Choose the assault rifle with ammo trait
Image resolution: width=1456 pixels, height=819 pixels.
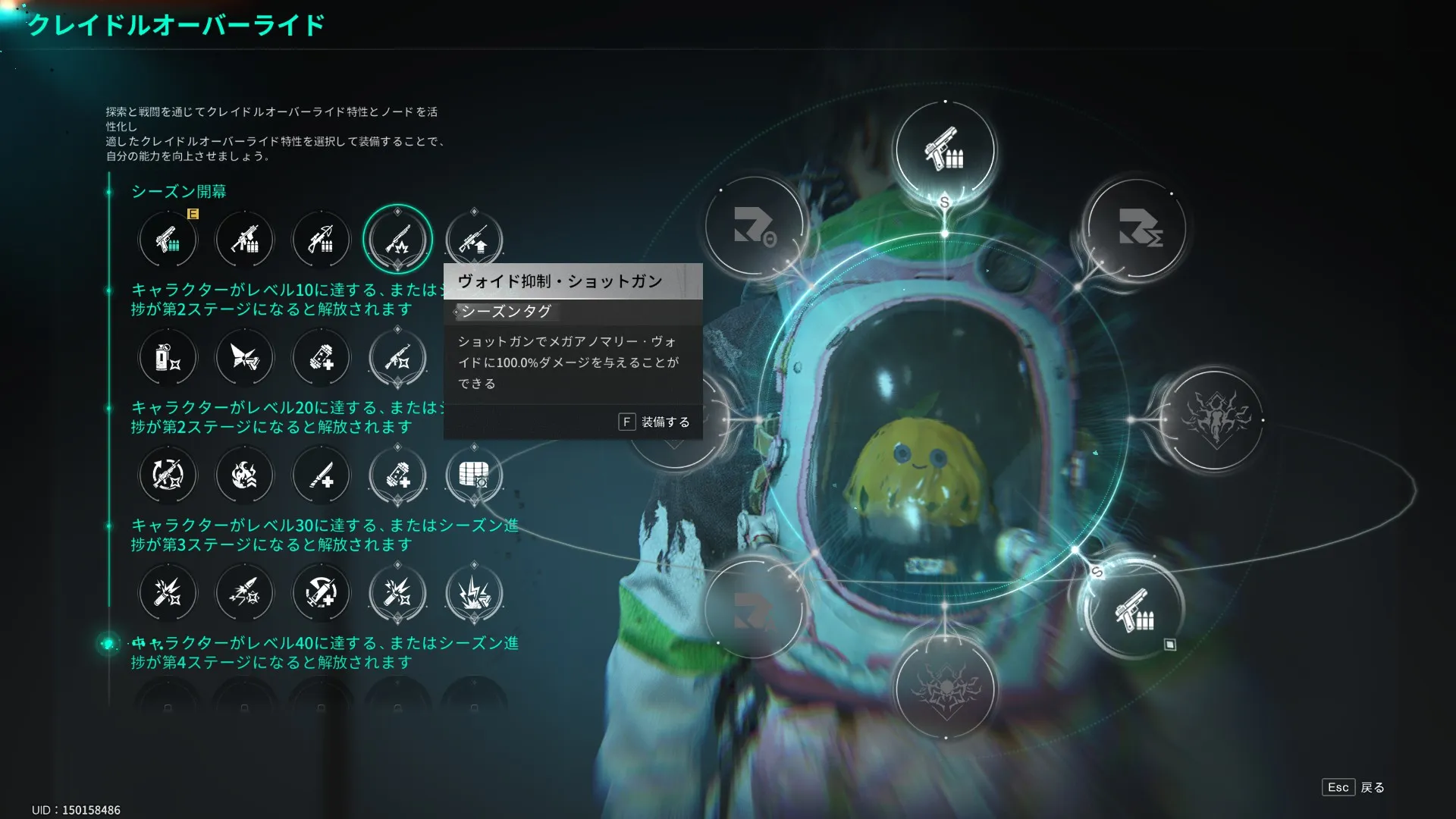point(244,240)
